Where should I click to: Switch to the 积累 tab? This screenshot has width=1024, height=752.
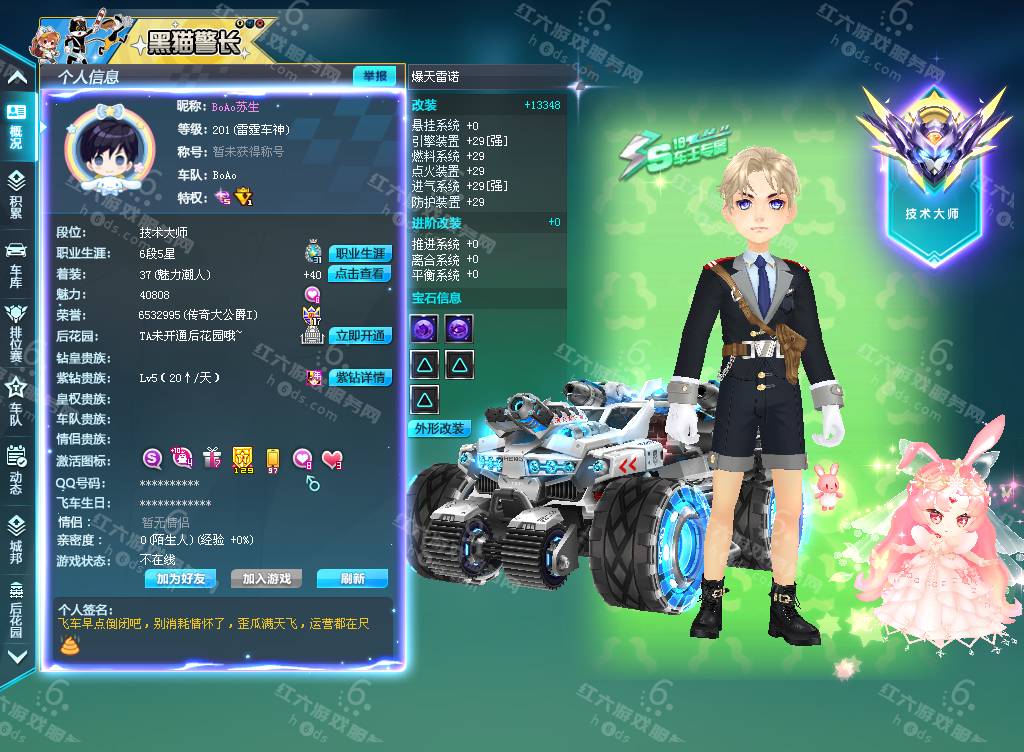(16, 194)
